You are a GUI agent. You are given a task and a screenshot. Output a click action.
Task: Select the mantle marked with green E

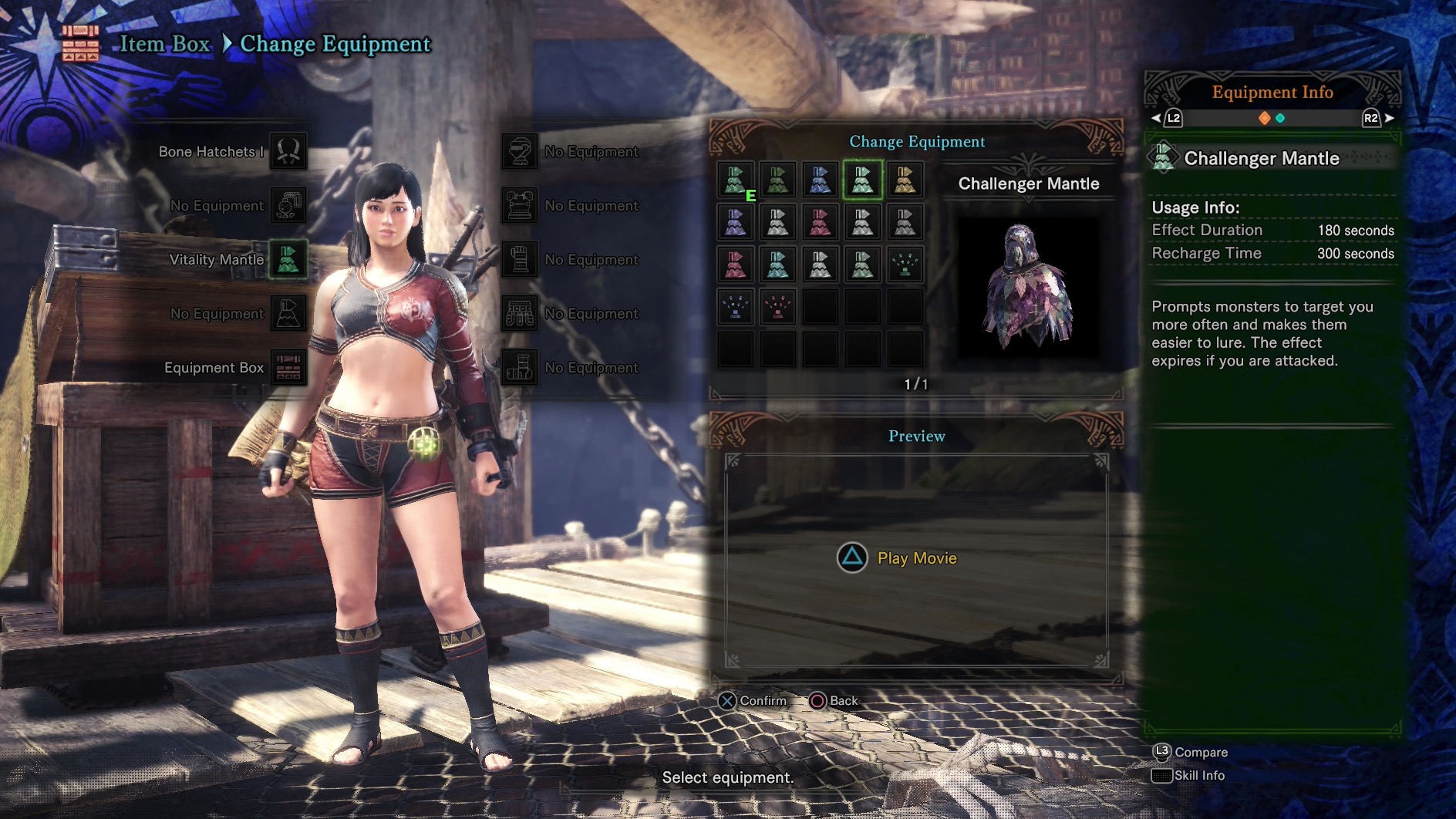[736, 180]
